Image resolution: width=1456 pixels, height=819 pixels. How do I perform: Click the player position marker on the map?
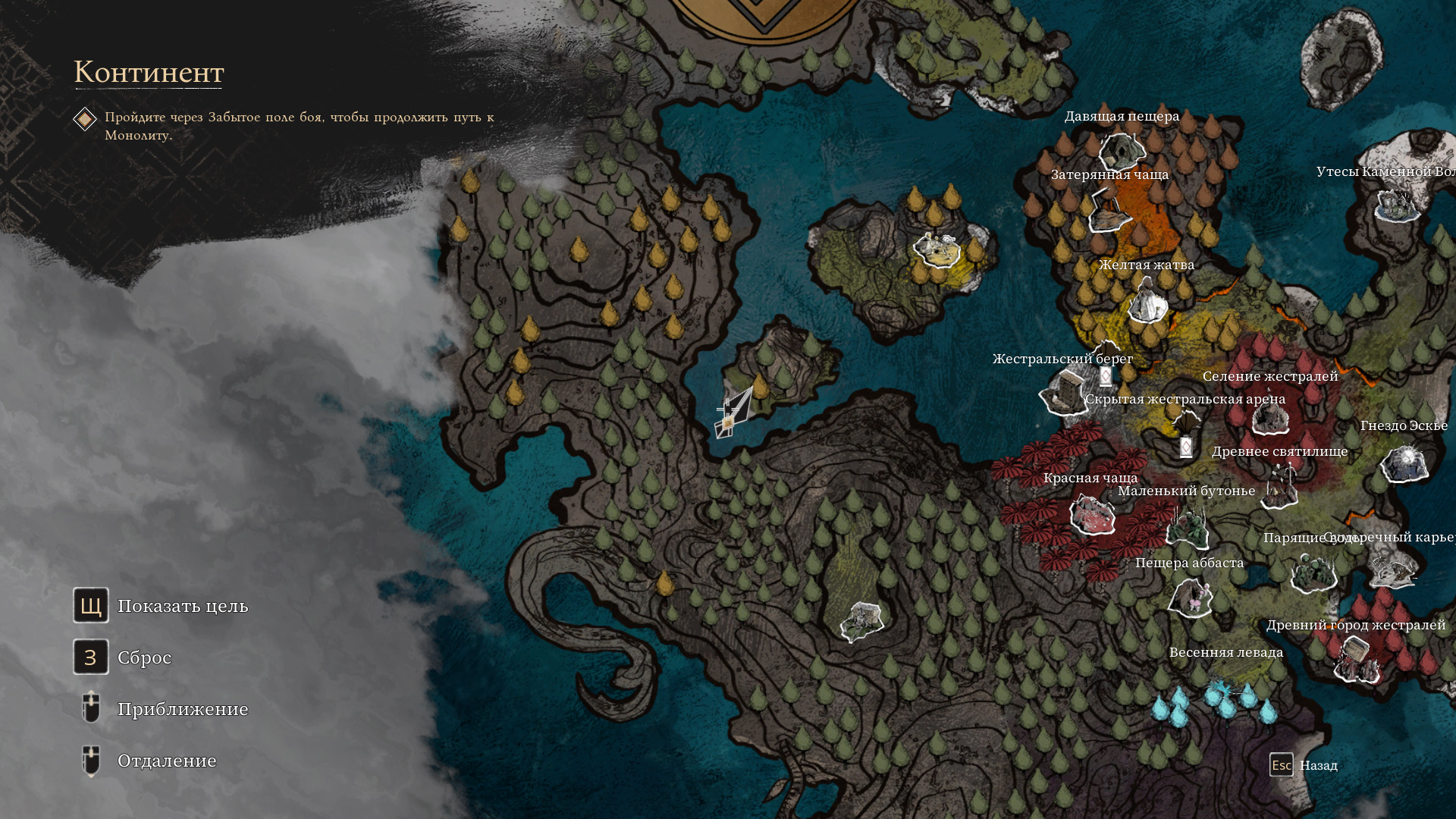pos(730,415)
